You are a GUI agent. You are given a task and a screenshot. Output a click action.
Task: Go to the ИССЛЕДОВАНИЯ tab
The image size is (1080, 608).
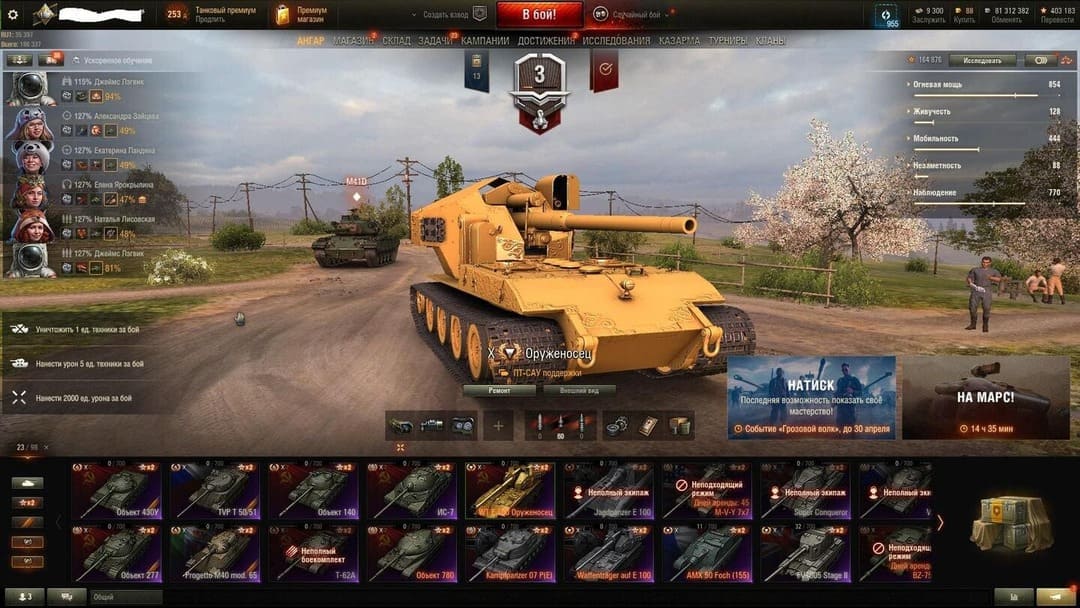click(616, 41)
